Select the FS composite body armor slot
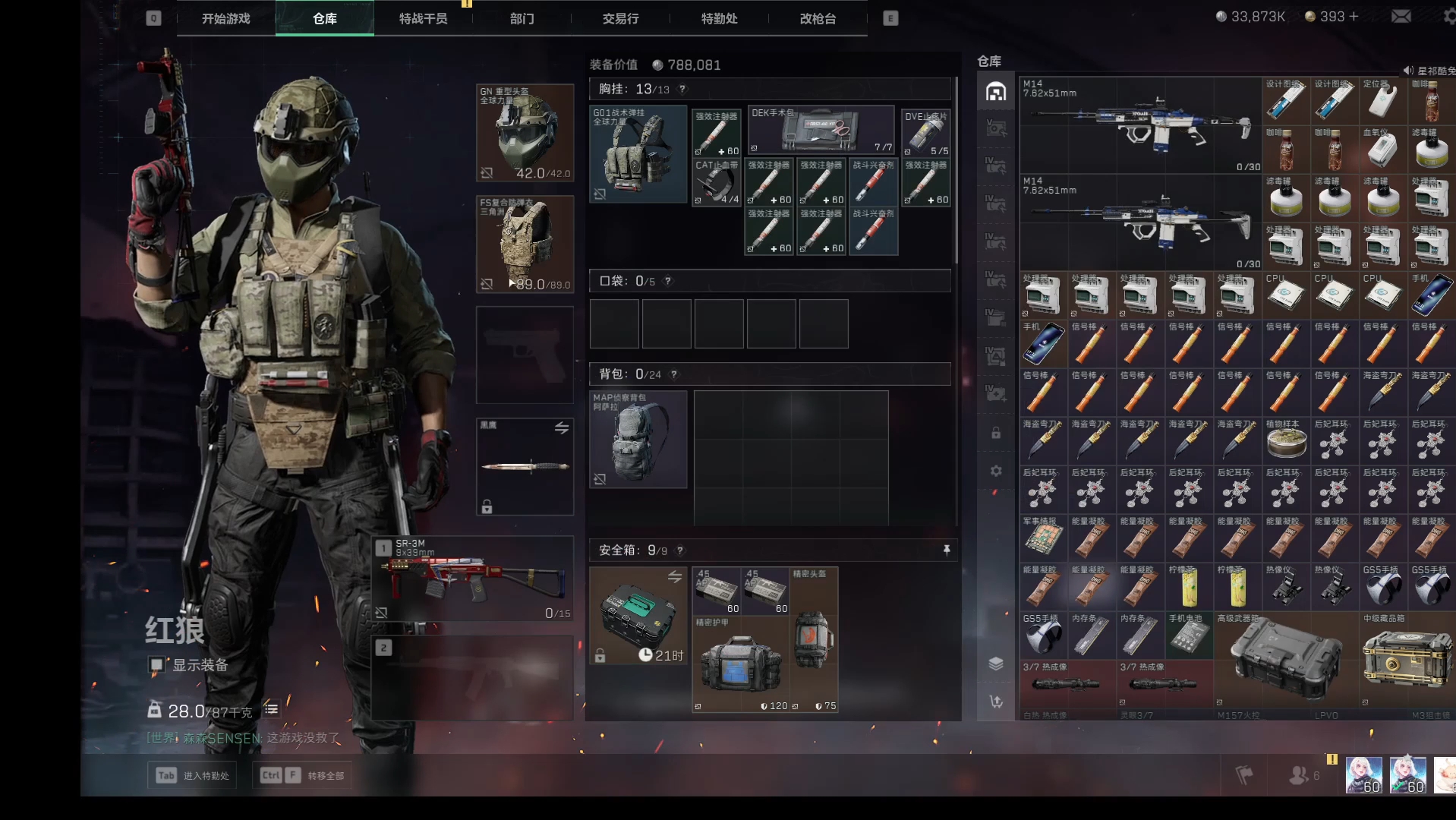The width and height of the screenshot is (1456, 820). [525, 244]
